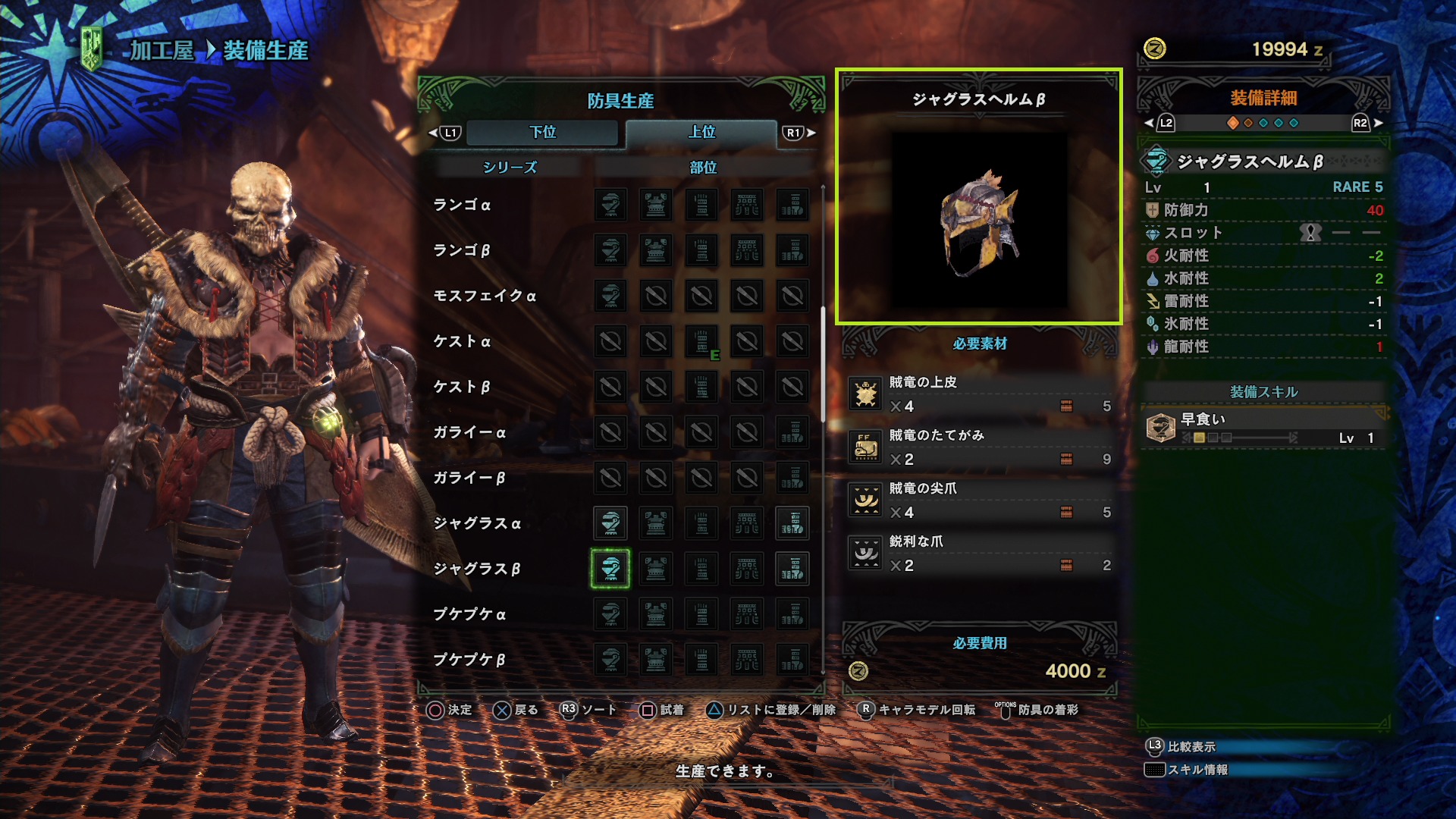Sort by the シリーズ column header
The image size is (1456, 819).
[x=510, y=167]
